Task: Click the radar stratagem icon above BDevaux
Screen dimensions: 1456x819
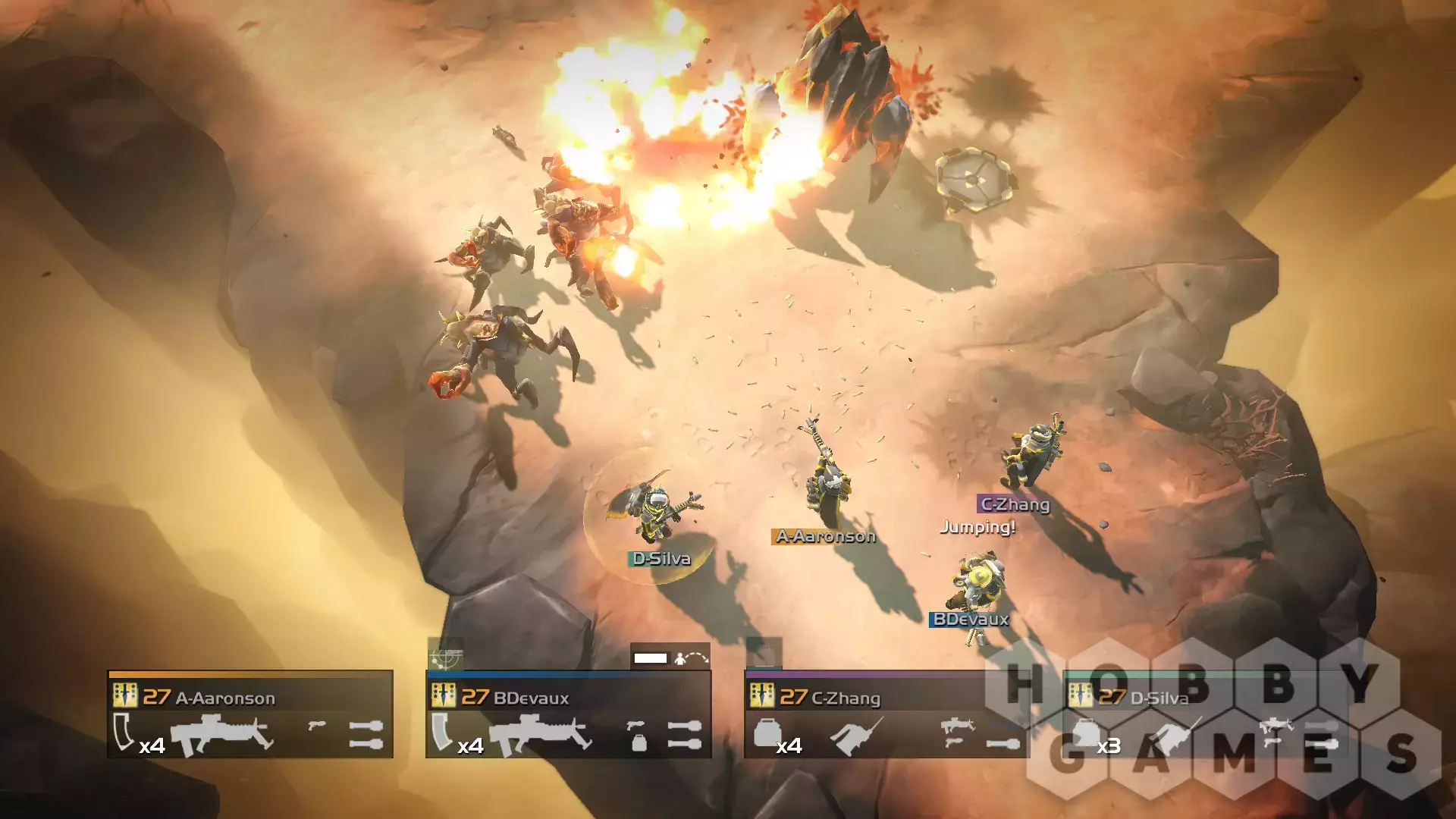Action: click(x=446, y=654)
